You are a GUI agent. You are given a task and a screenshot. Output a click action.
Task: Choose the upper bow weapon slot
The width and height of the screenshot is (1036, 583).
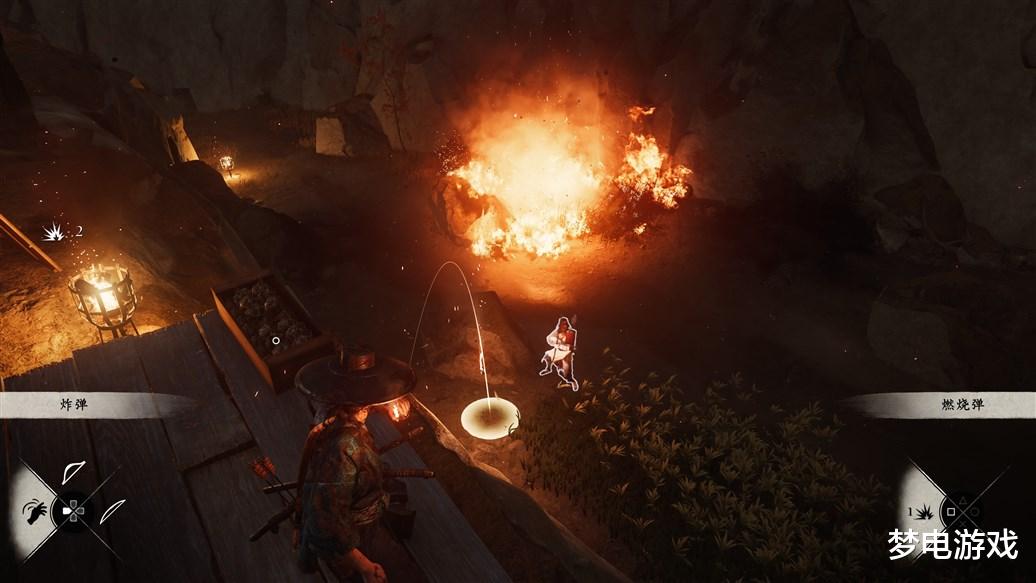[x=73, y=472]
